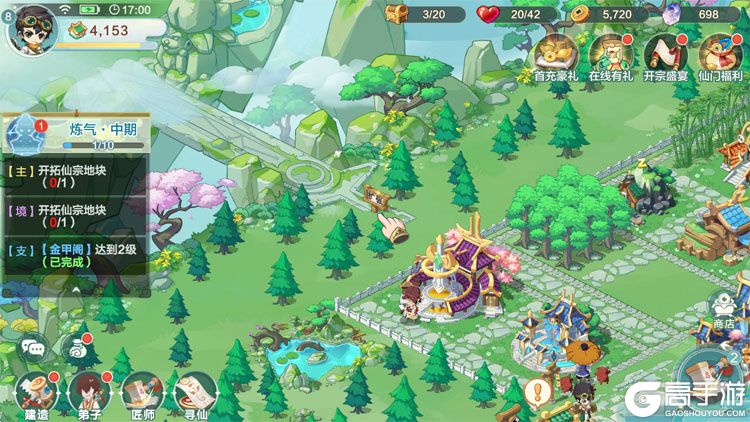Open the chat bubble icon

pyautogui.click(x=34, y=347)
